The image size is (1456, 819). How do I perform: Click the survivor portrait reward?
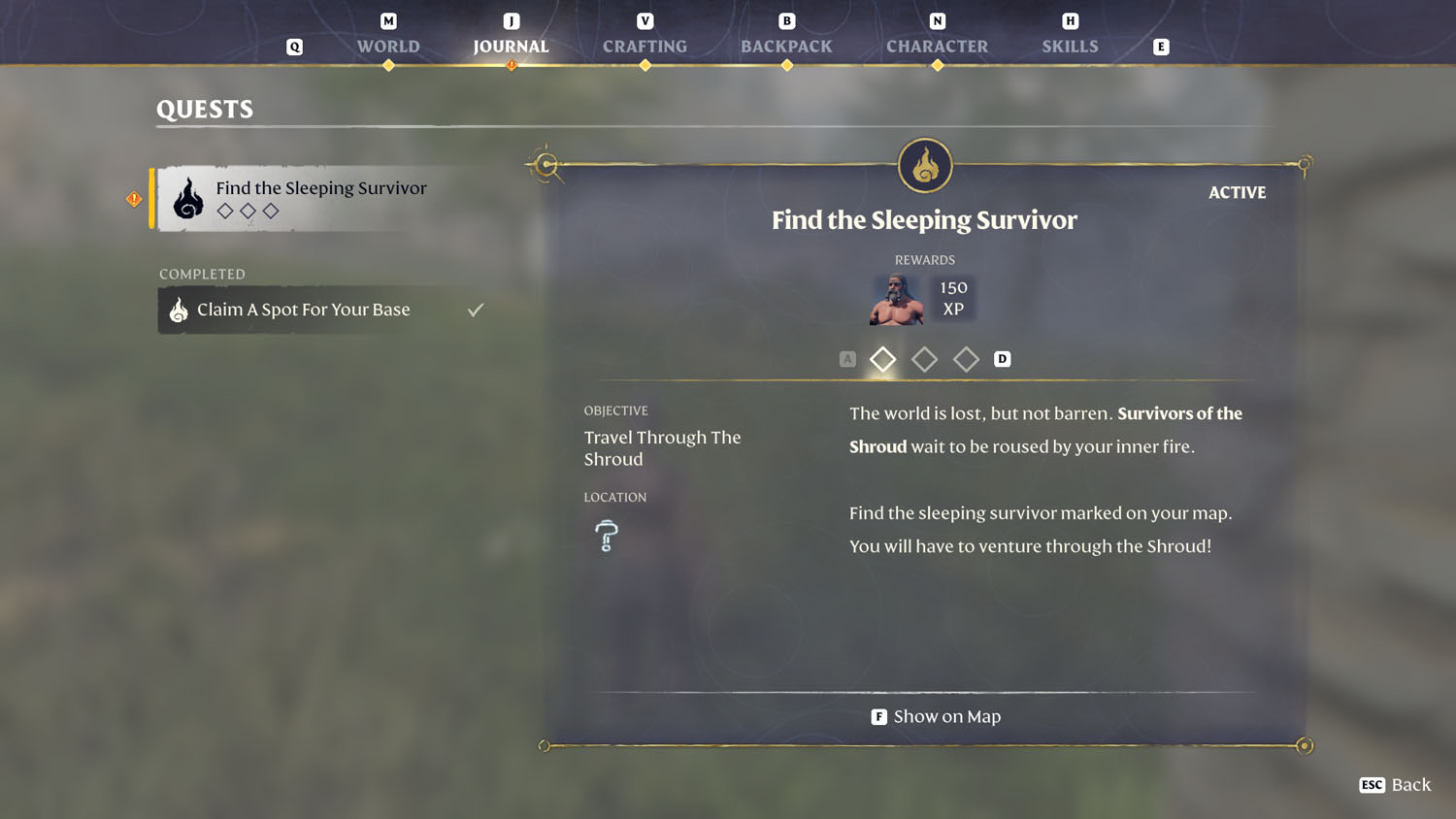point(896,299)
